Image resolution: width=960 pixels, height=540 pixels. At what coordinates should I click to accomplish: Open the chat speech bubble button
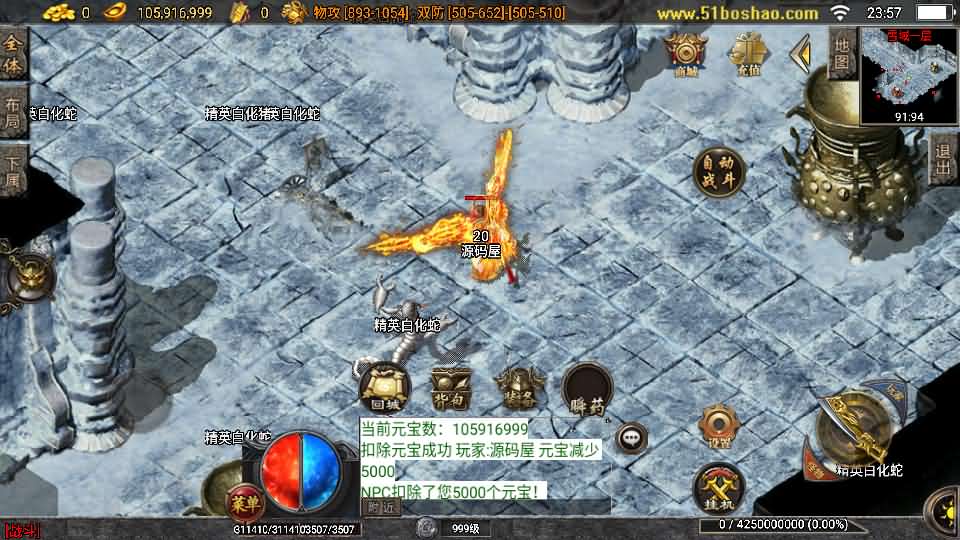(x=631, y=437)
